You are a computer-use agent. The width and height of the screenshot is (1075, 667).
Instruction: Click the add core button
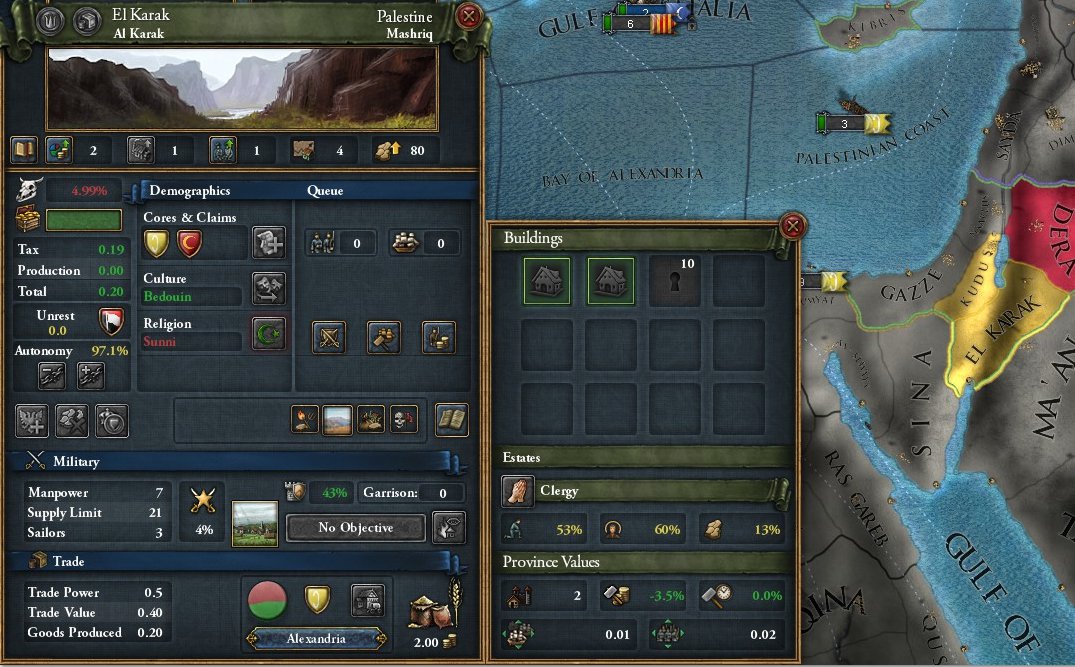[x=268, y=242]
